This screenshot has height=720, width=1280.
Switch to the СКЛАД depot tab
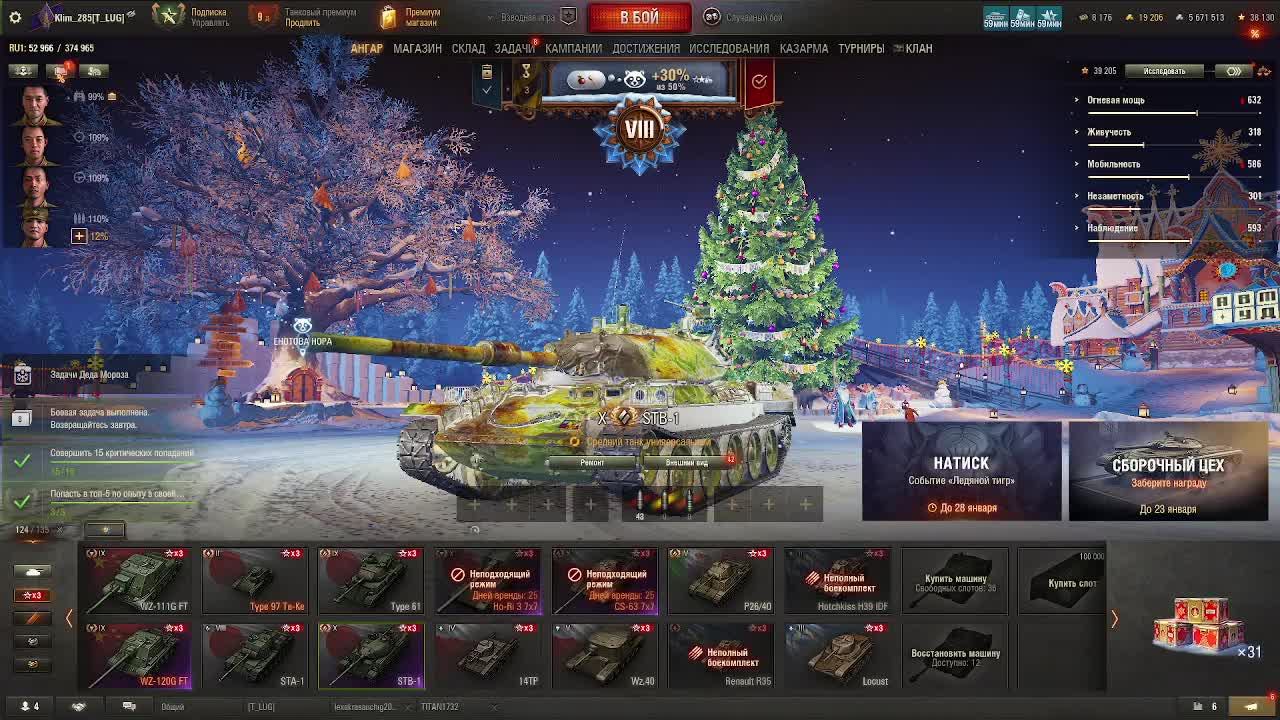point(468,48)
